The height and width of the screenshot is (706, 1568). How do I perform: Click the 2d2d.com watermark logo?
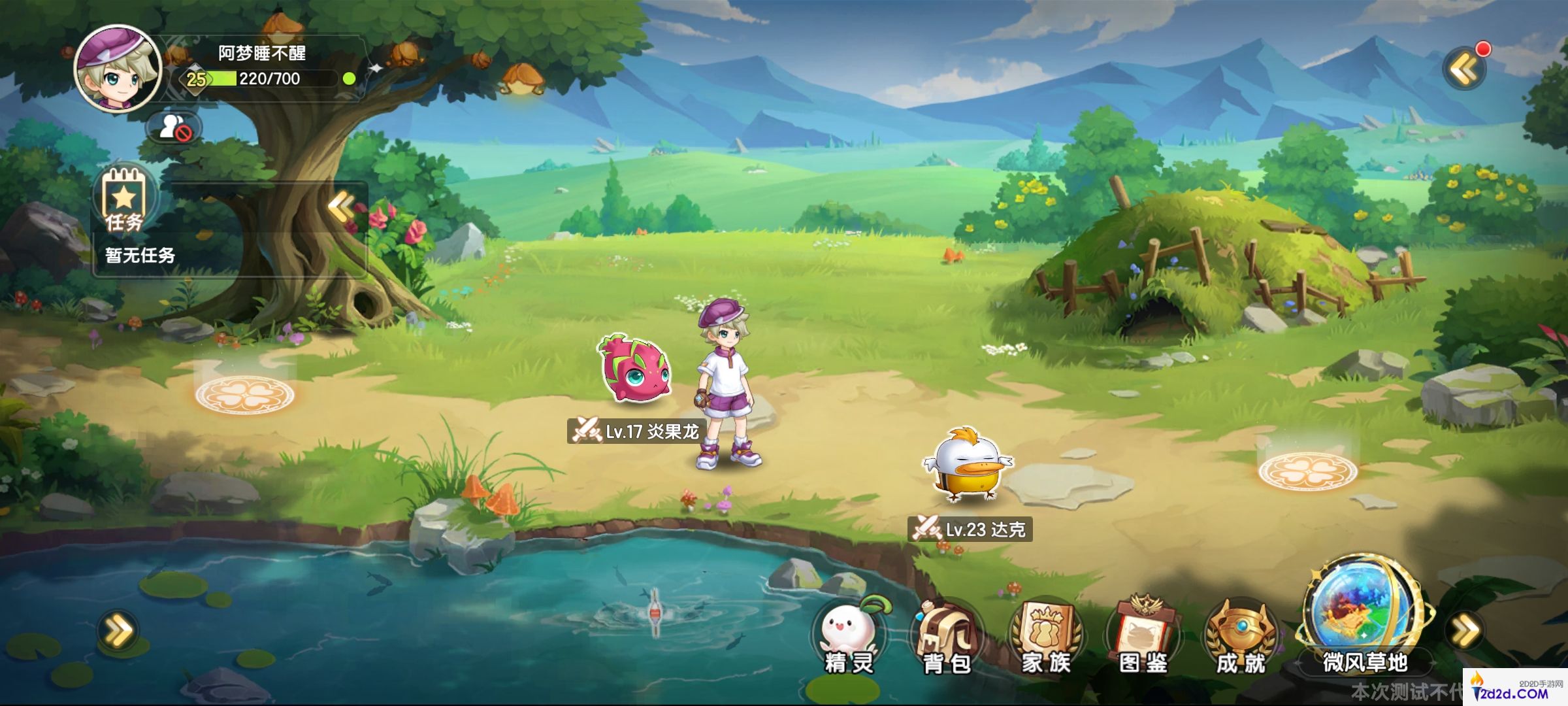1514,689
